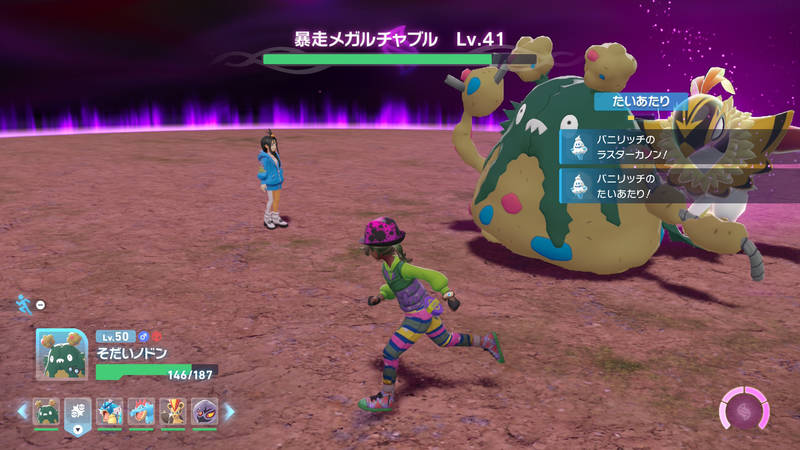The width and height of the screenshot is (800, 450).
Task: Cycle party with the right arrow
Action: [229, 411]
